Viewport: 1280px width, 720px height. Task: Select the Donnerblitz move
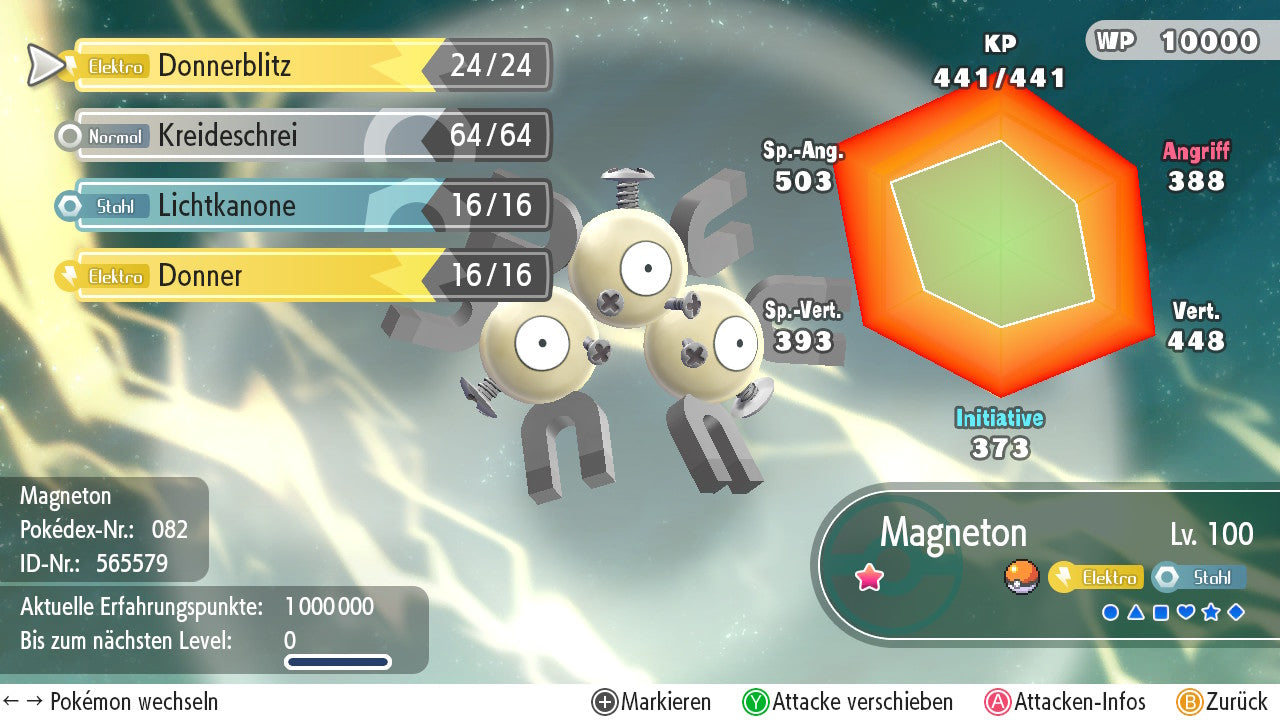pyautogui.click(x=300, y=66)
